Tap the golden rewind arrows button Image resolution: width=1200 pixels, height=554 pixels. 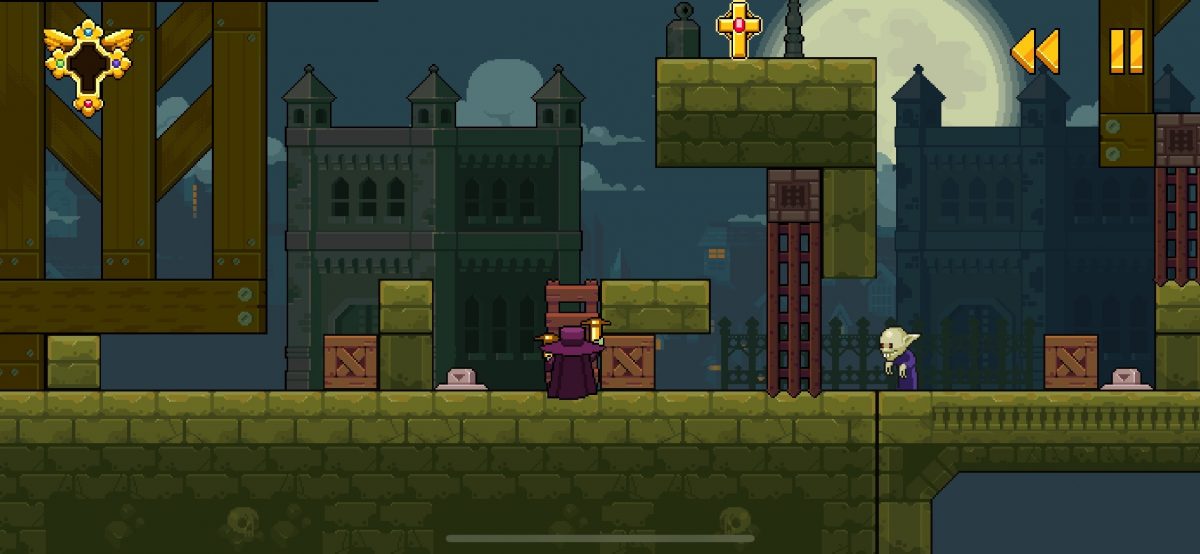pos(1035,52)
